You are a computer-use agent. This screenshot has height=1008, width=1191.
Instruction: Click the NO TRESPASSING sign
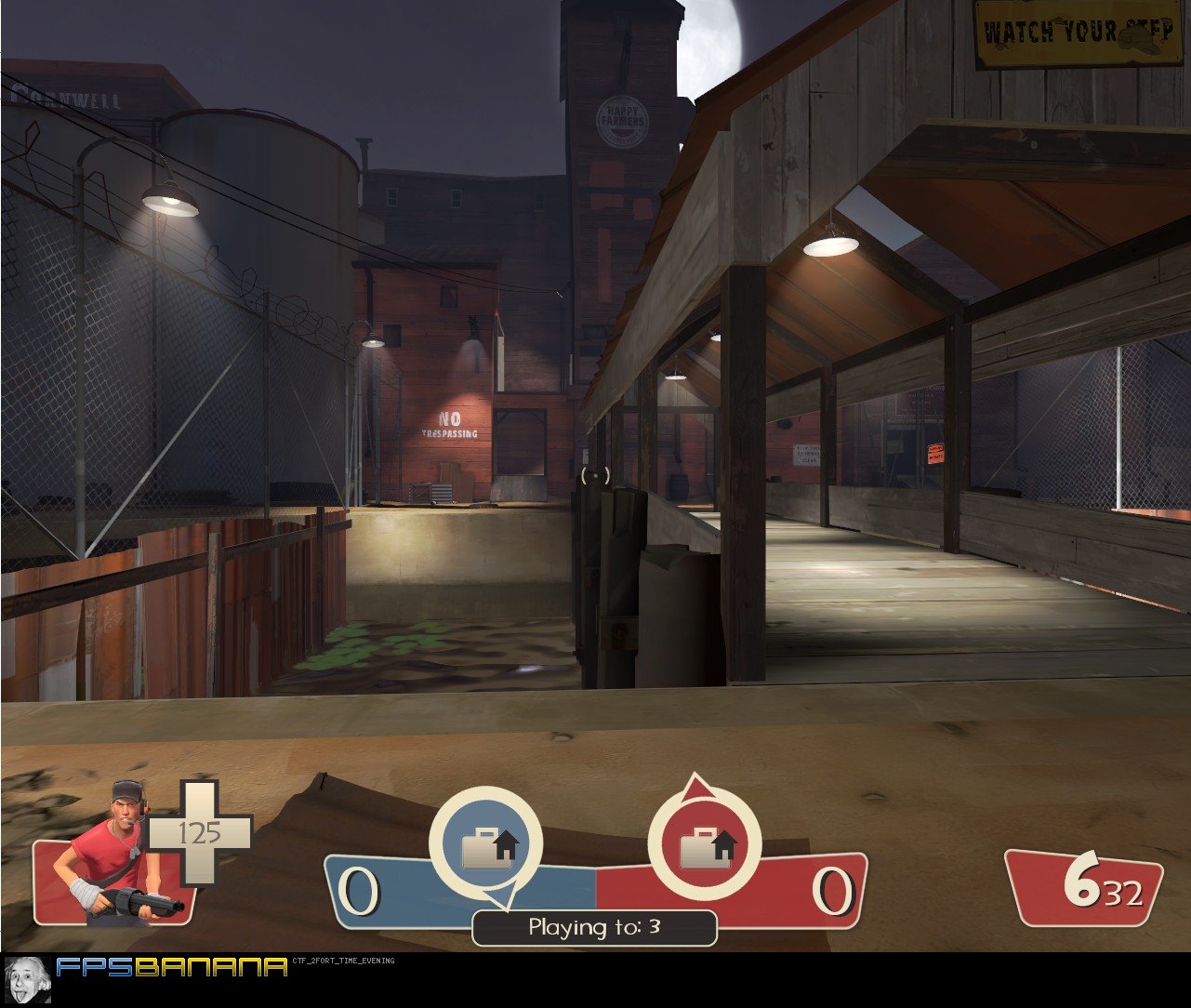(448, 426)
